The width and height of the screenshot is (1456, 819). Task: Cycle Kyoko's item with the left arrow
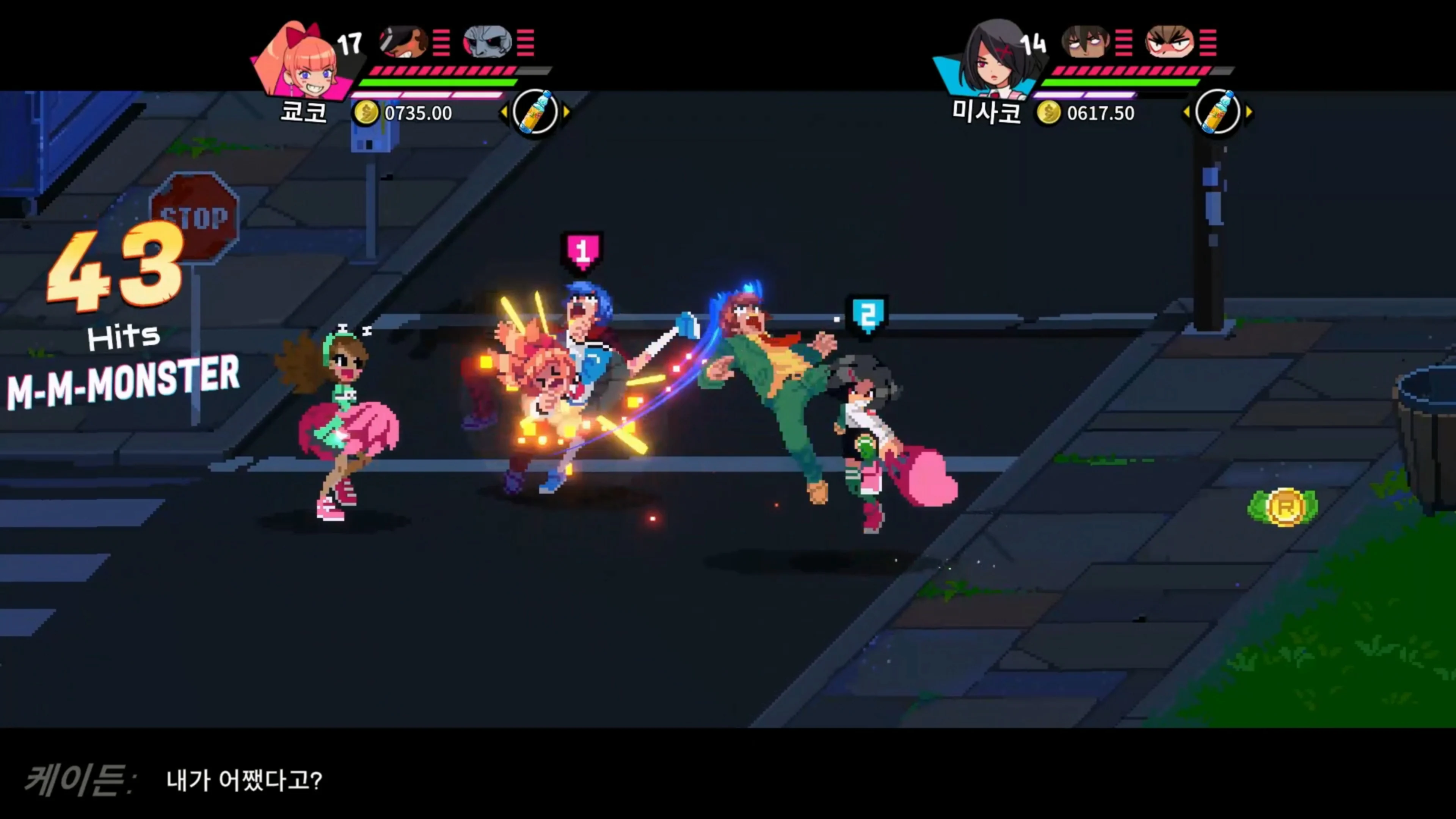click(505, 113)
